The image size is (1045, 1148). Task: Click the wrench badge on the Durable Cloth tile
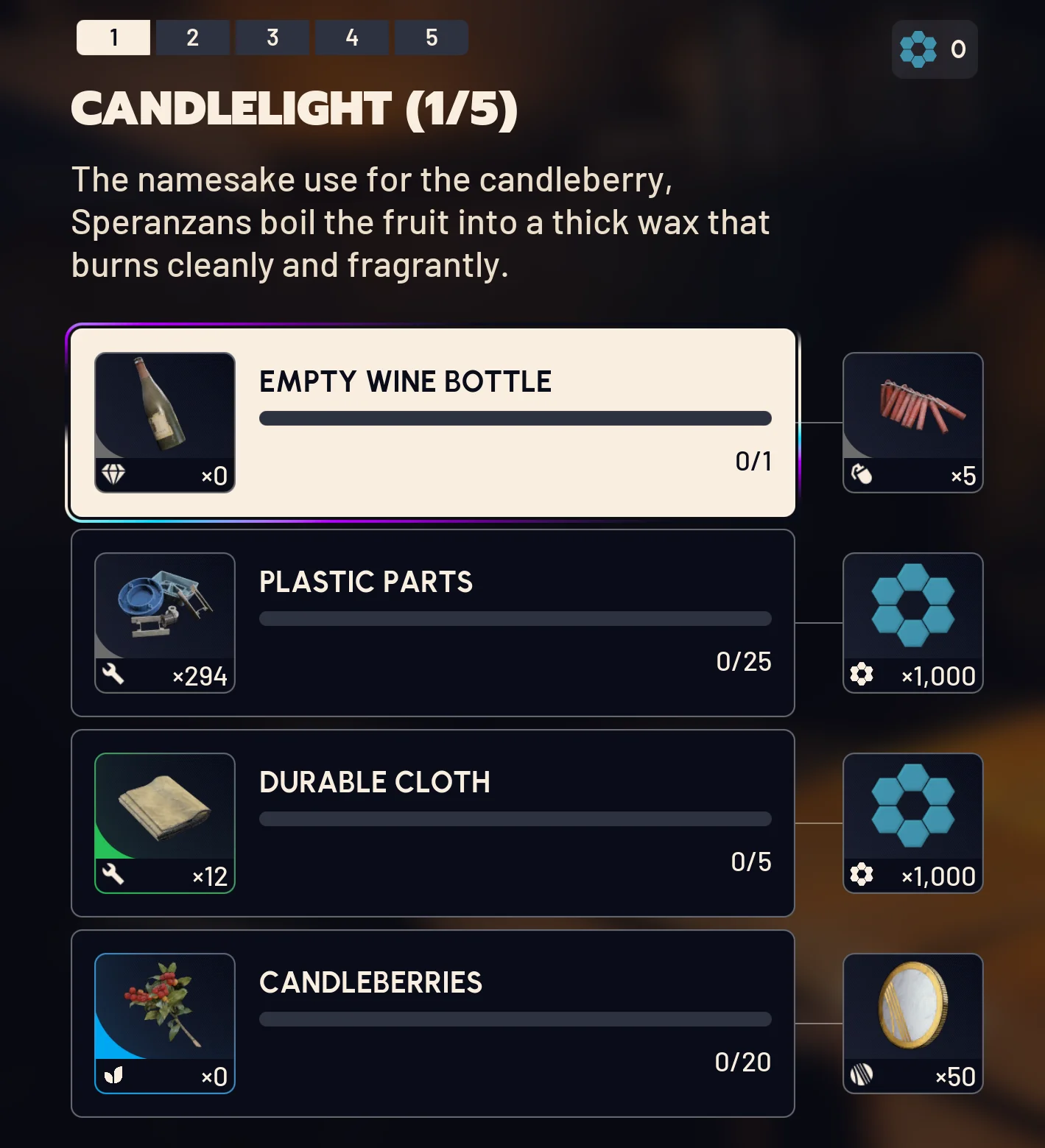click(111, 875)
